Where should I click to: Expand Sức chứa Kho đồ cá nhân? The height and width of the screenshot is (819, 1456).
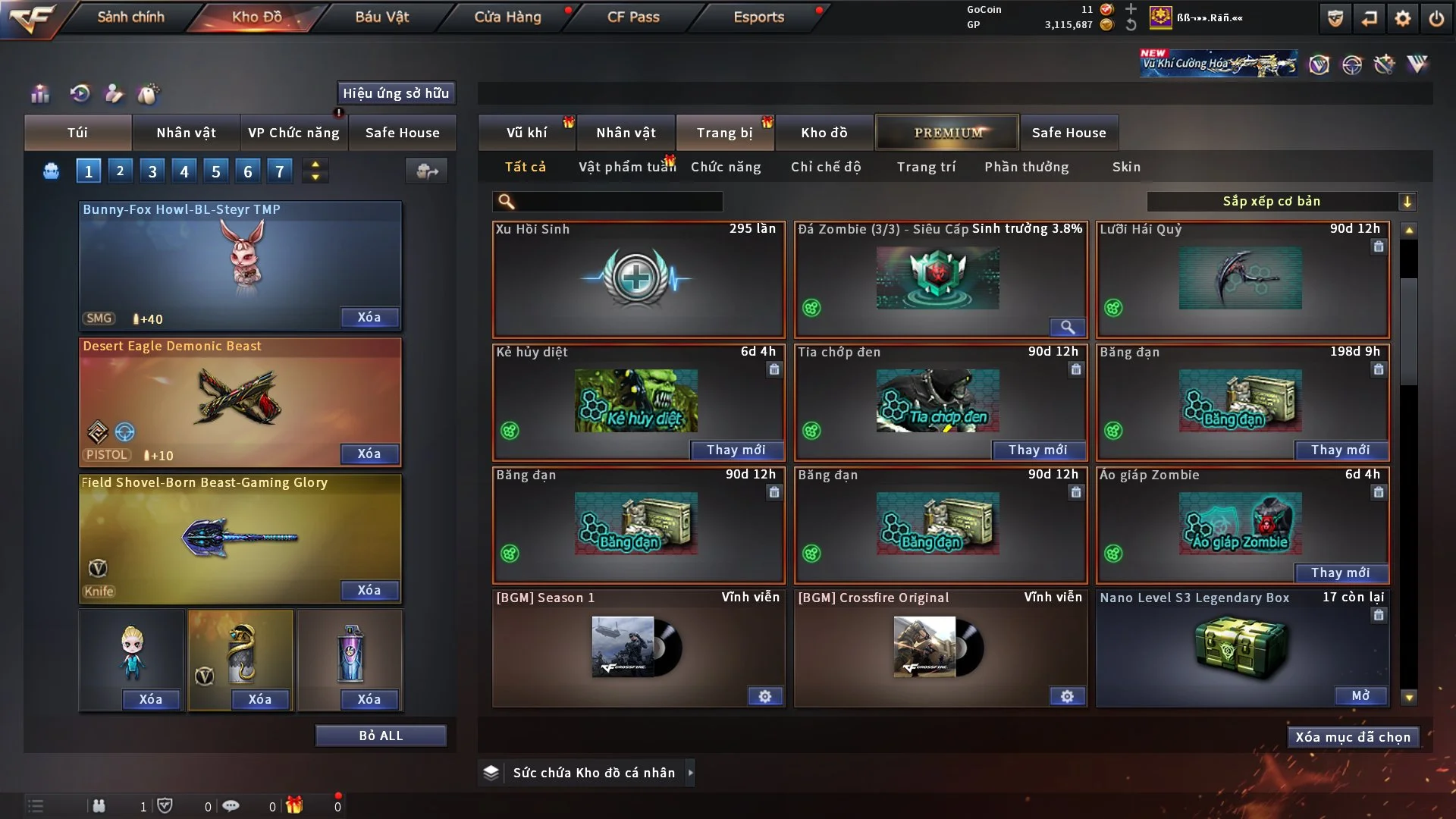690,773
